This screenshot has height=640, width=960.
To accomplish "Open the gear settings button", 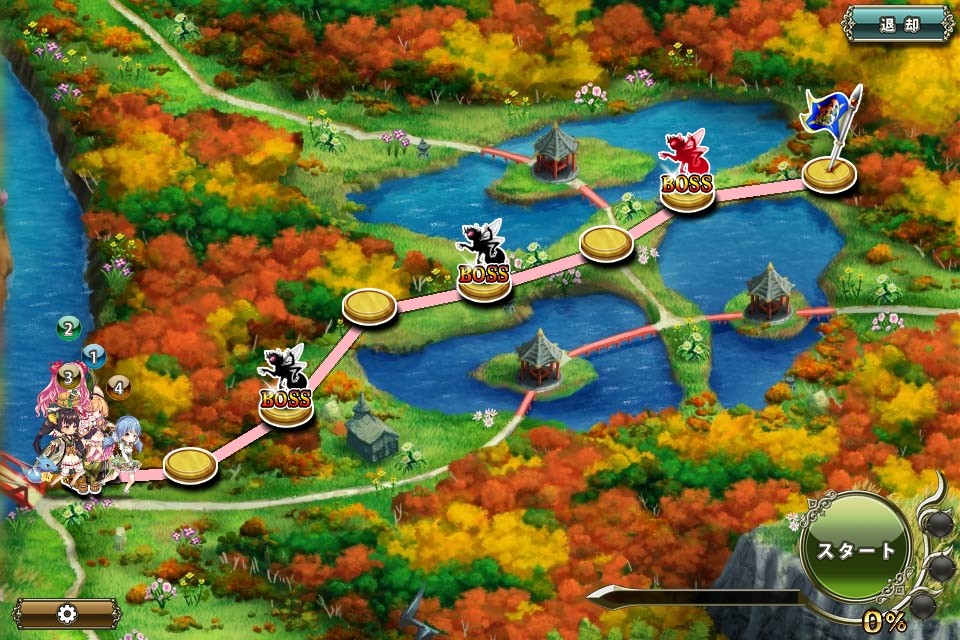I will [x=68, y=612].
